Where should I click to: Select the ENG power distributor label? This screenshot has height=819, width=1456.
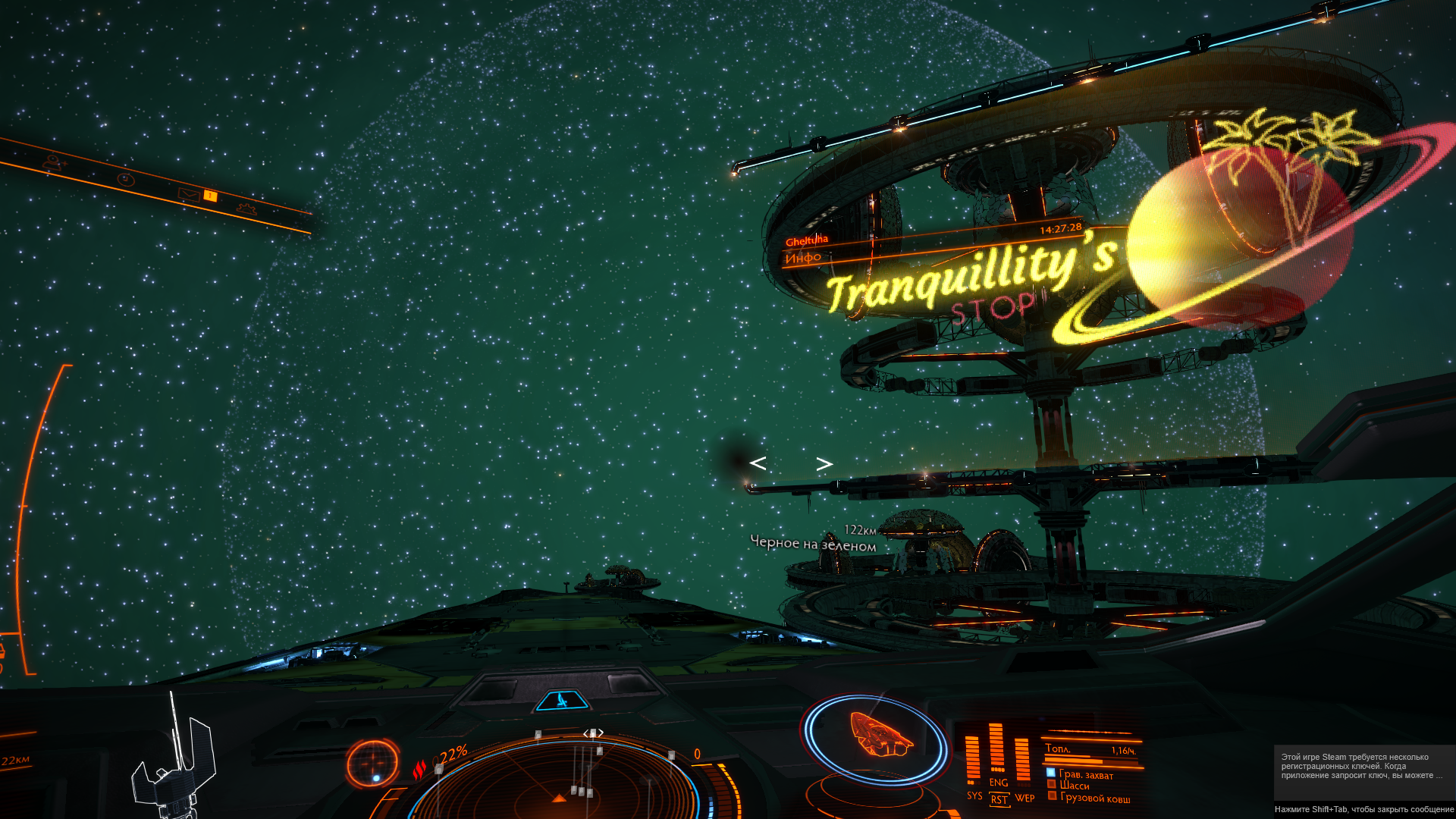click(999, 782)
